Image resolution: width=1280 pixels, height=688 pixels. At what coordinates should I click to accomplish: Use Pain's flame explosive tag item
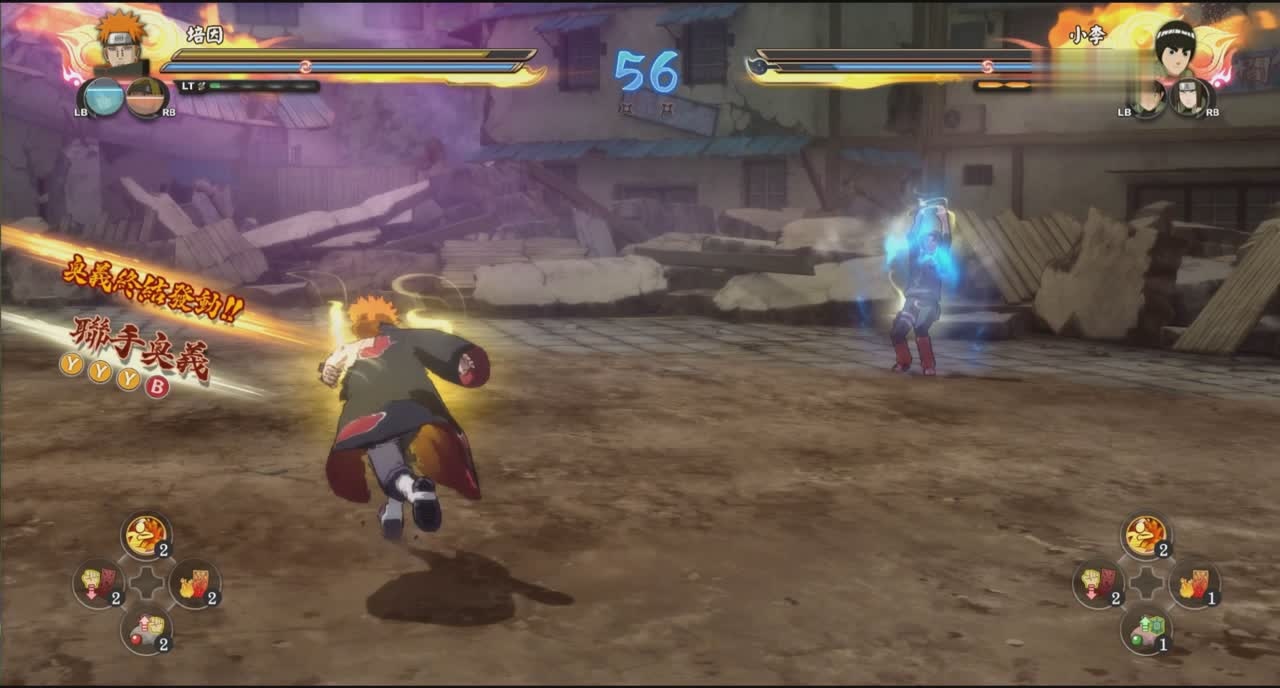194,583
